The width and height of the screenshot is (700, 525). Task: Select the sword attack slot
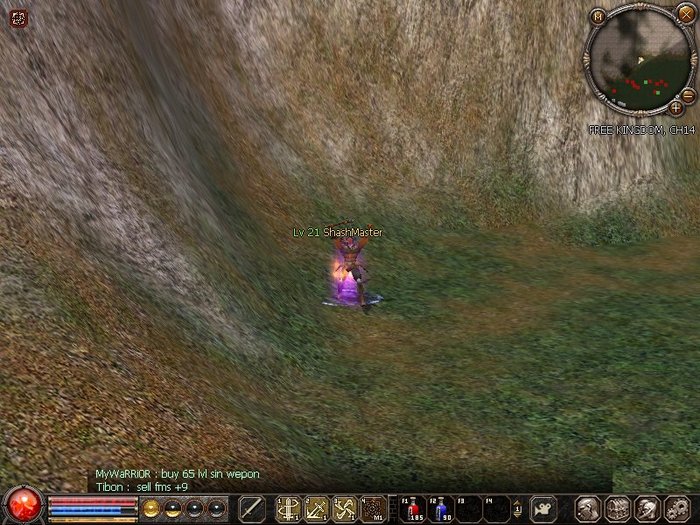(252, 508)
